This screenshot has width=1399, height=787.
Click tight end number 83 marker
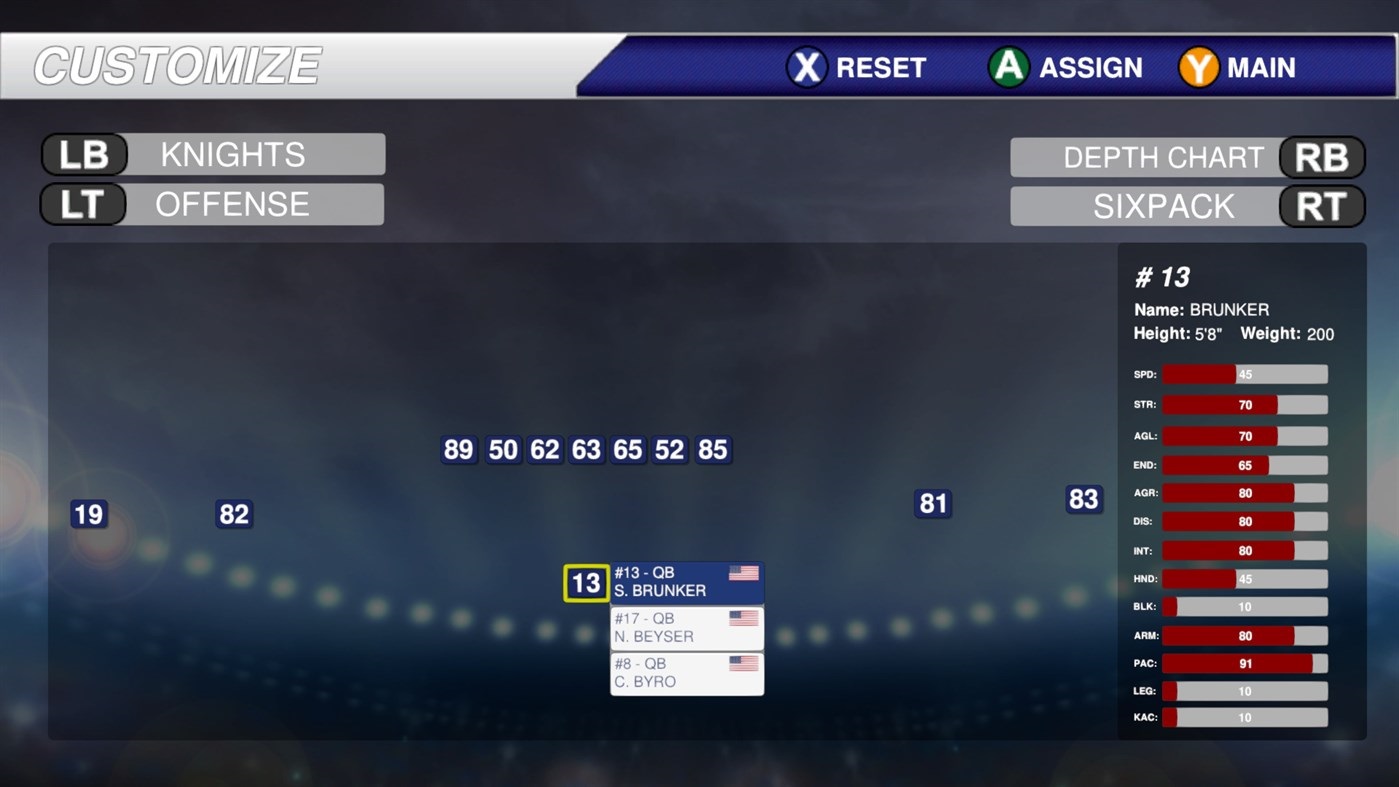click(x=1084, y=498)
